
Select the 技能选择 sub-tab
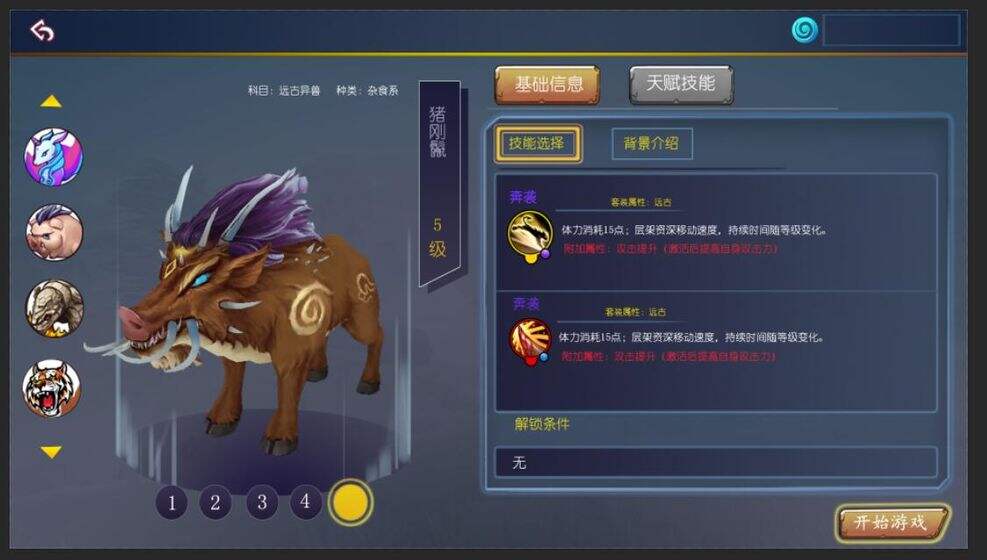pos(537,144)
